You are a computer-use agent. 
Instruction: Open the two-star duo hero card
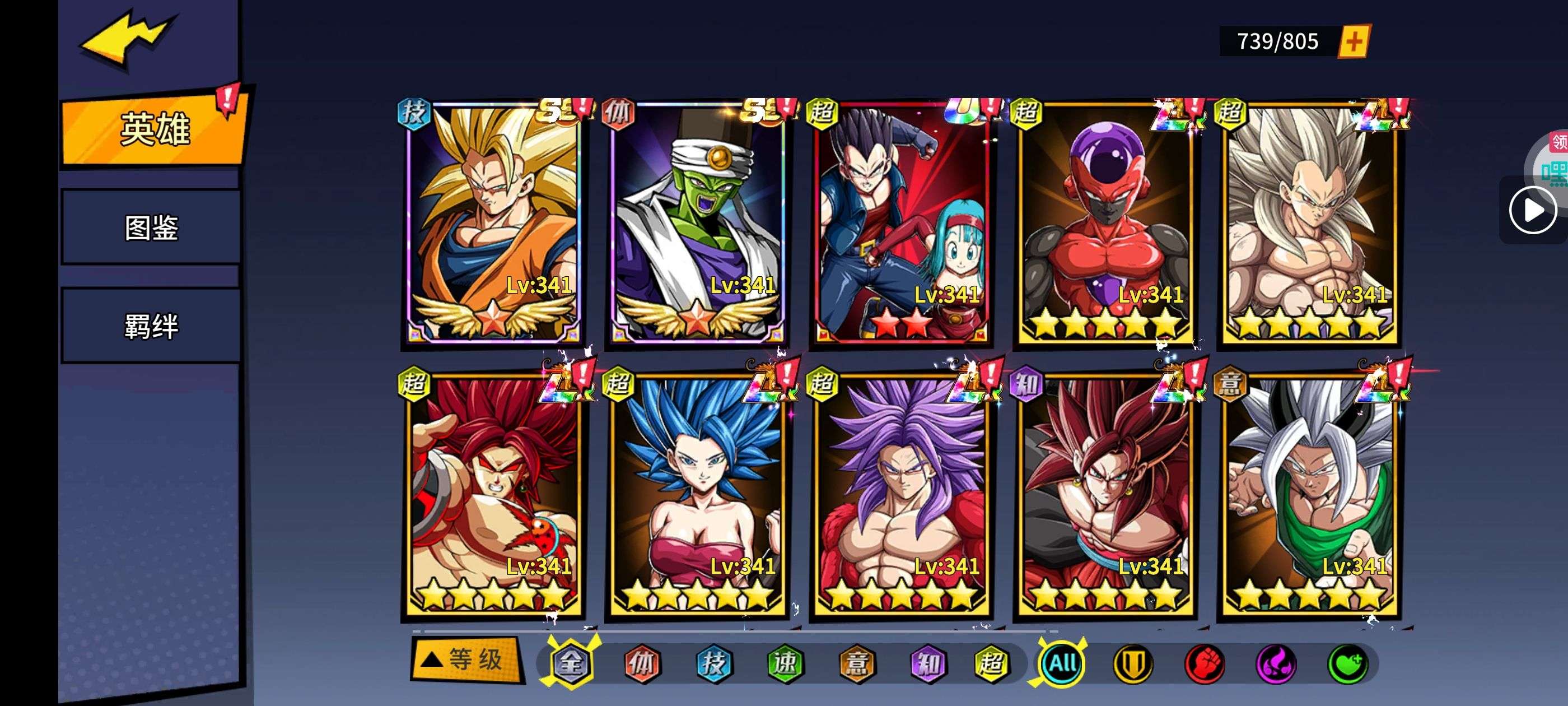point(902,222)
